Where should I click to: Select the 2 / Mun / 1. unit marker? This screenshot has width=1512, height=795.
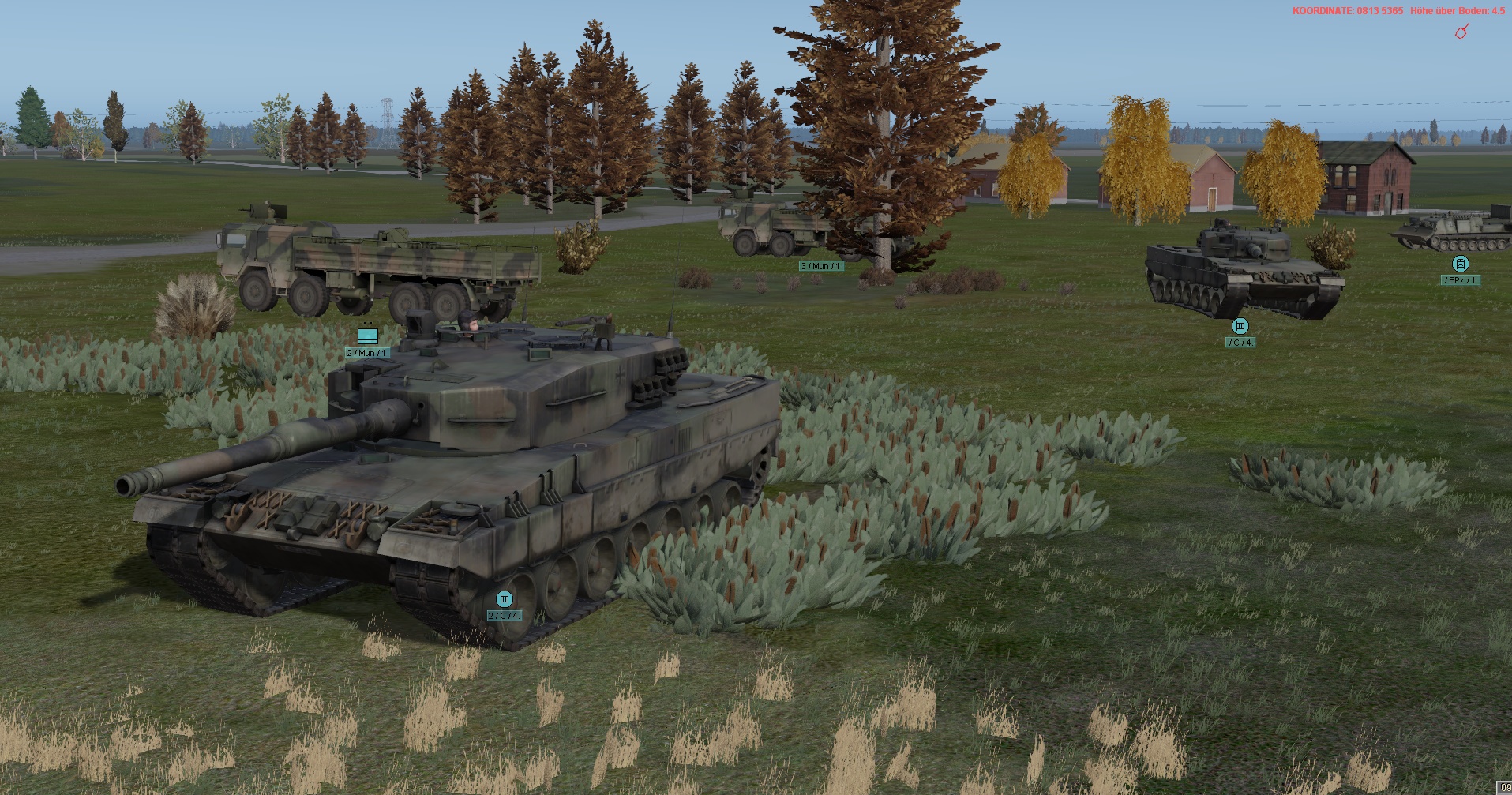[x=367, y=337]
